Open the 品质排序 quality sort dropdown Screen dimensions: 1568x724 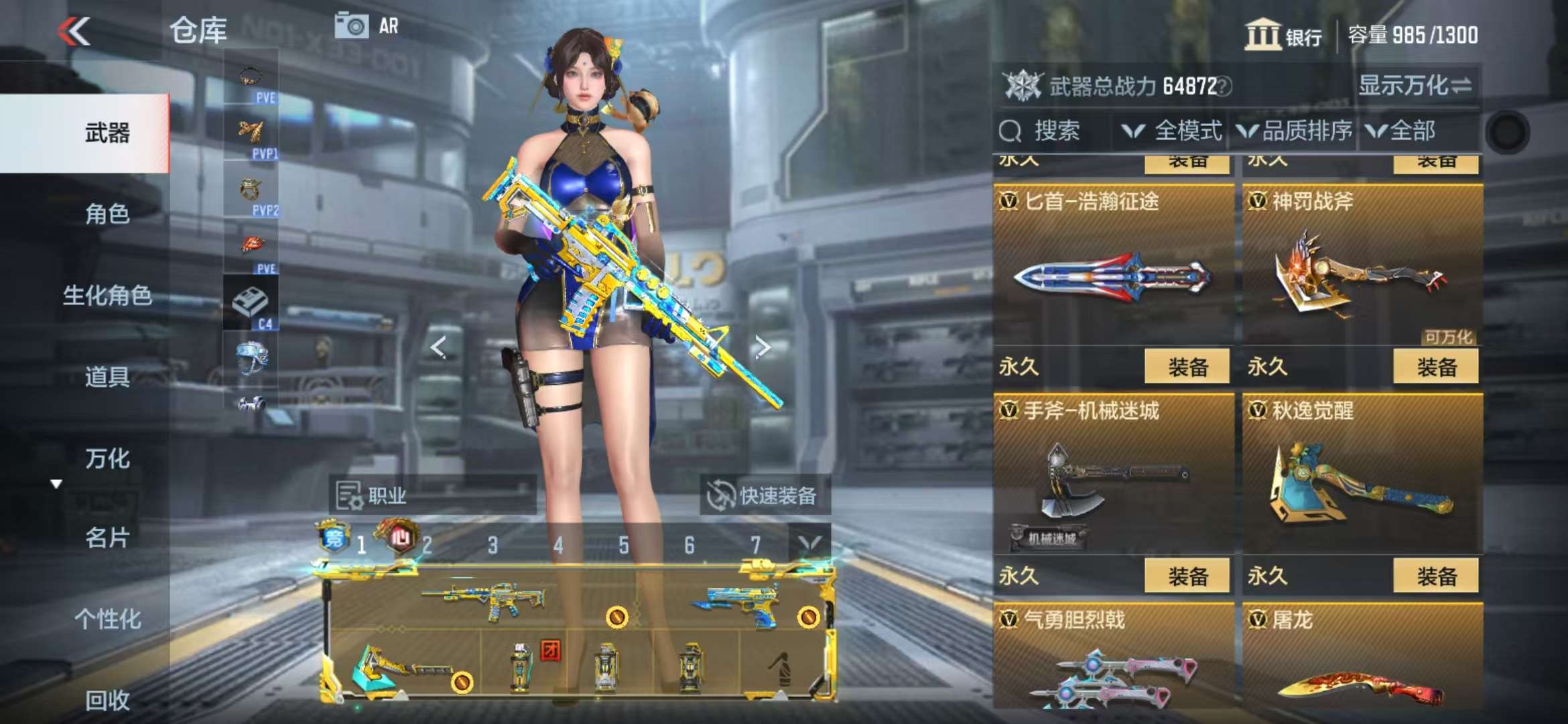(1295, 131)
